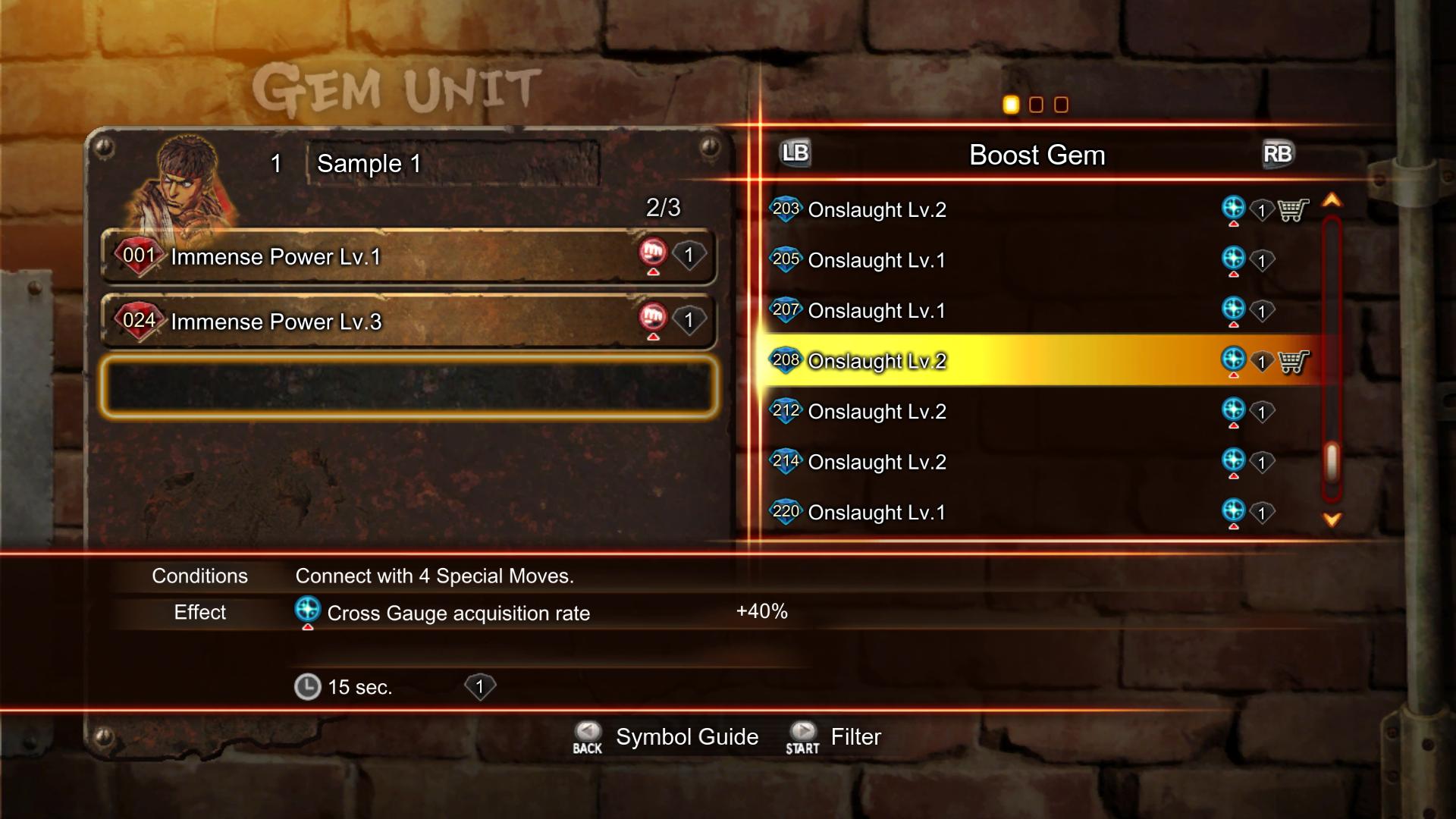Select the third page indicator dot
The width and height of the screenshot is (1456, 819).
[x=1062, y=105]
